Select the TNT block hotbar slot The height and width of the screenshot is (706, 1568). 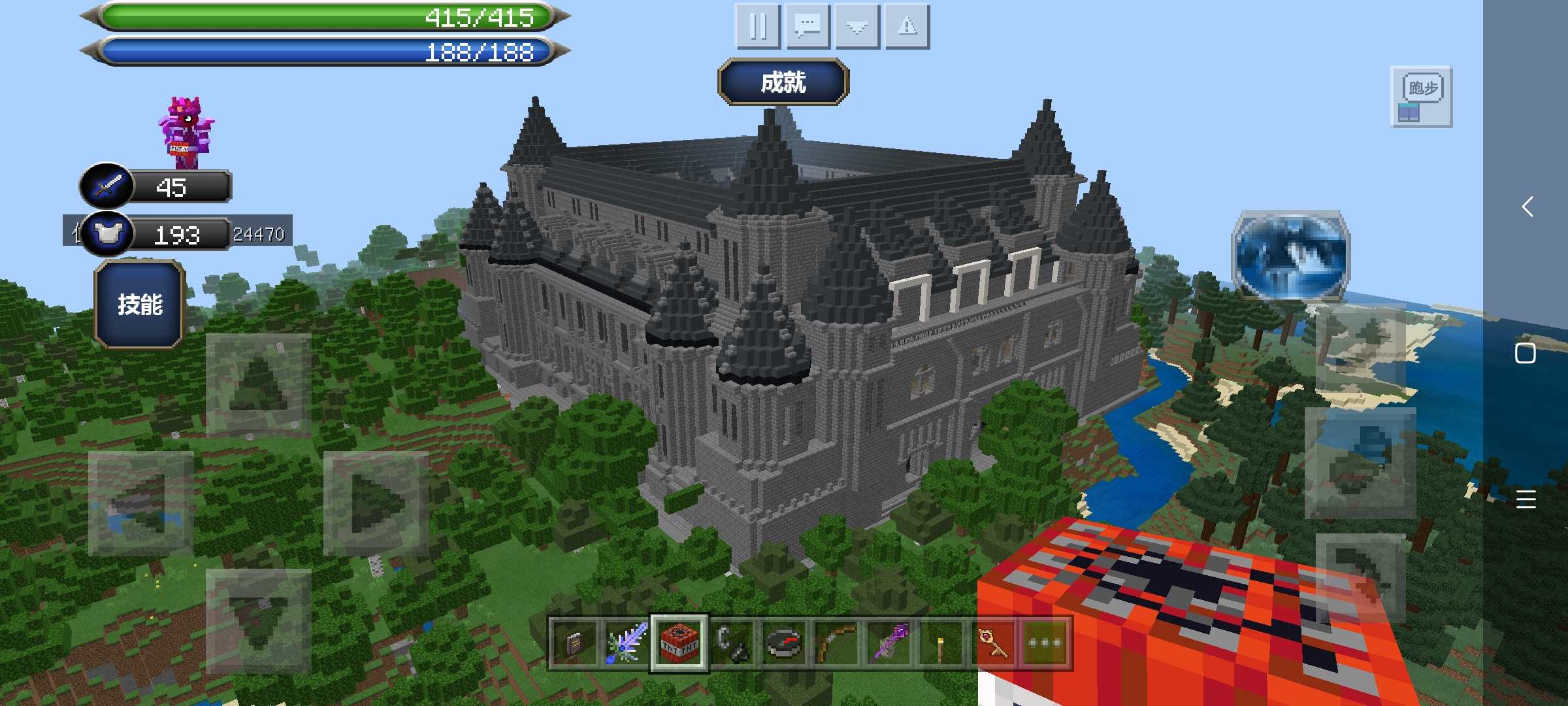679,643
